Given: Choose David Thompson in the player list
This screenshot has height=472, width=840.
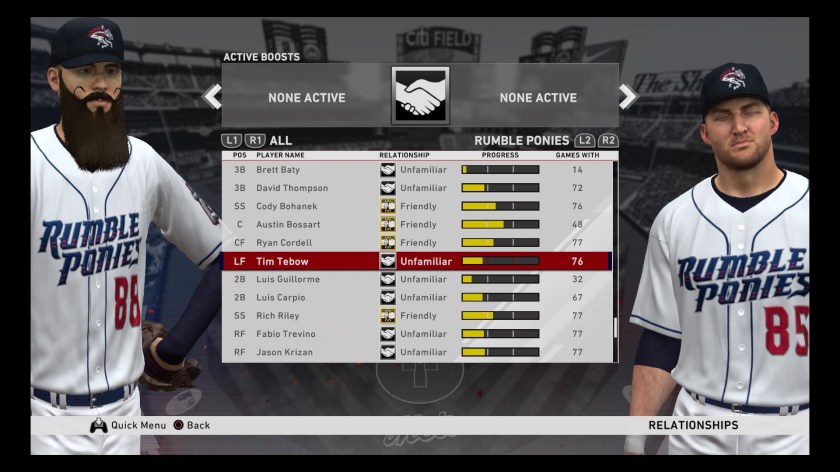Looking at the screenshot, I should pyautogui.click(x=416, y=188).
